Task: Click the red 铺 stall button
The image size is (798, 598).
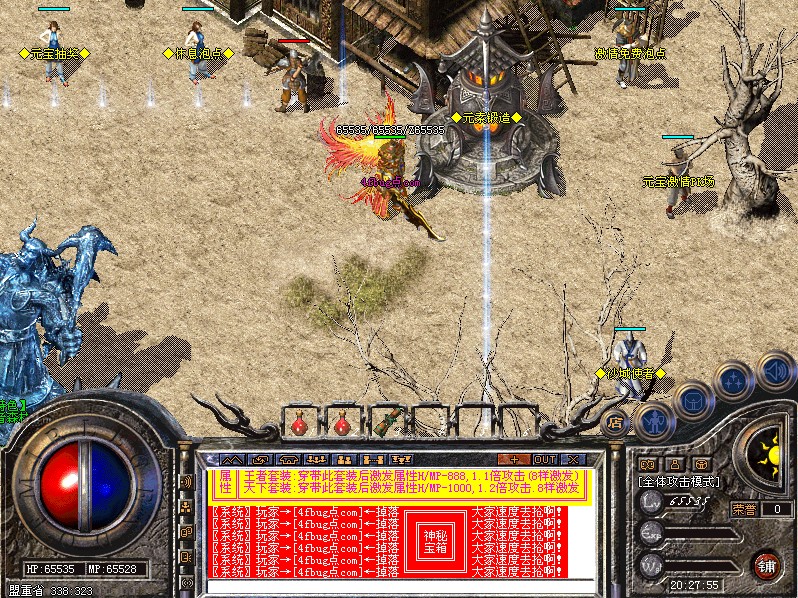Action: 767,565
